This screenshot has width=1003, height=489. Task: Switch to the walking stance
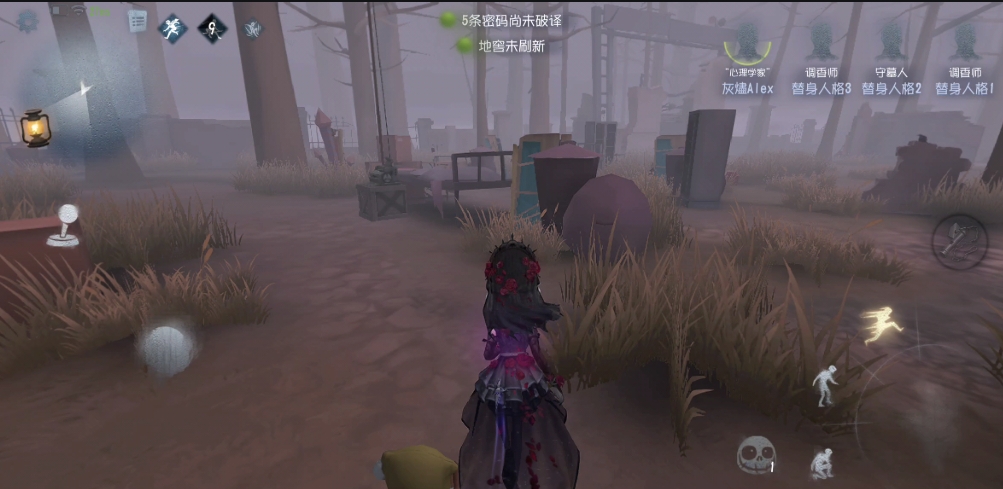pos(823,383)
